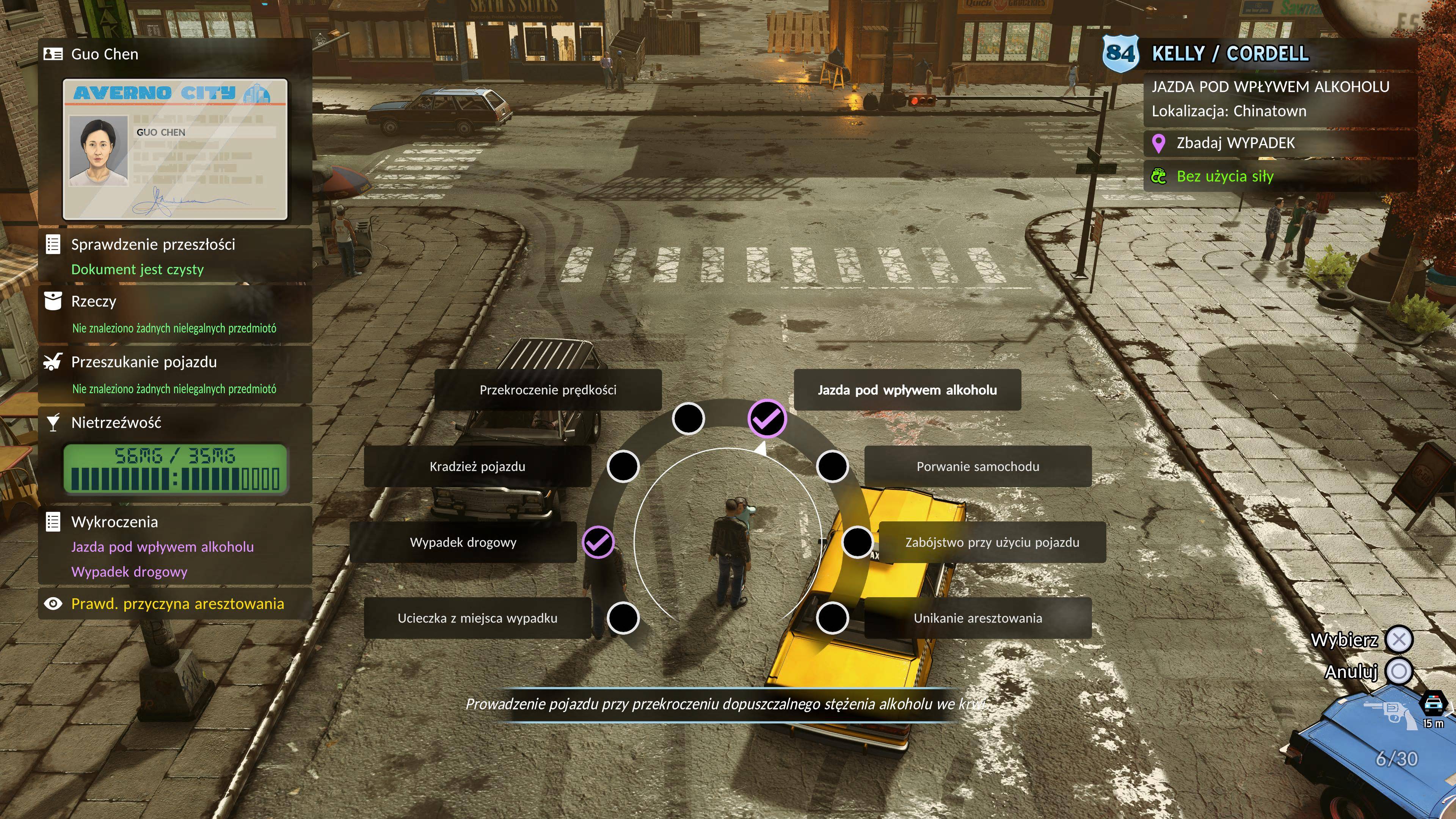
Task: Toggle the Jazda pod wpływem alkoholu charge
Action: coord(907,390)
